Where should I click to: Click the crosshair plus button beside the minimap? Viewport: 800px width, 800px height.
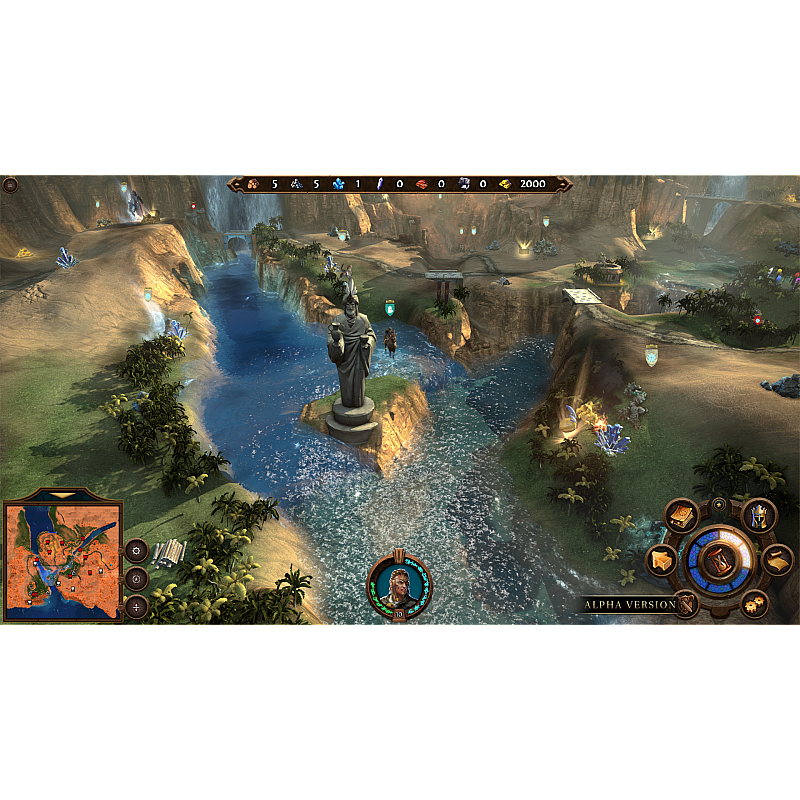coord(136,606)
